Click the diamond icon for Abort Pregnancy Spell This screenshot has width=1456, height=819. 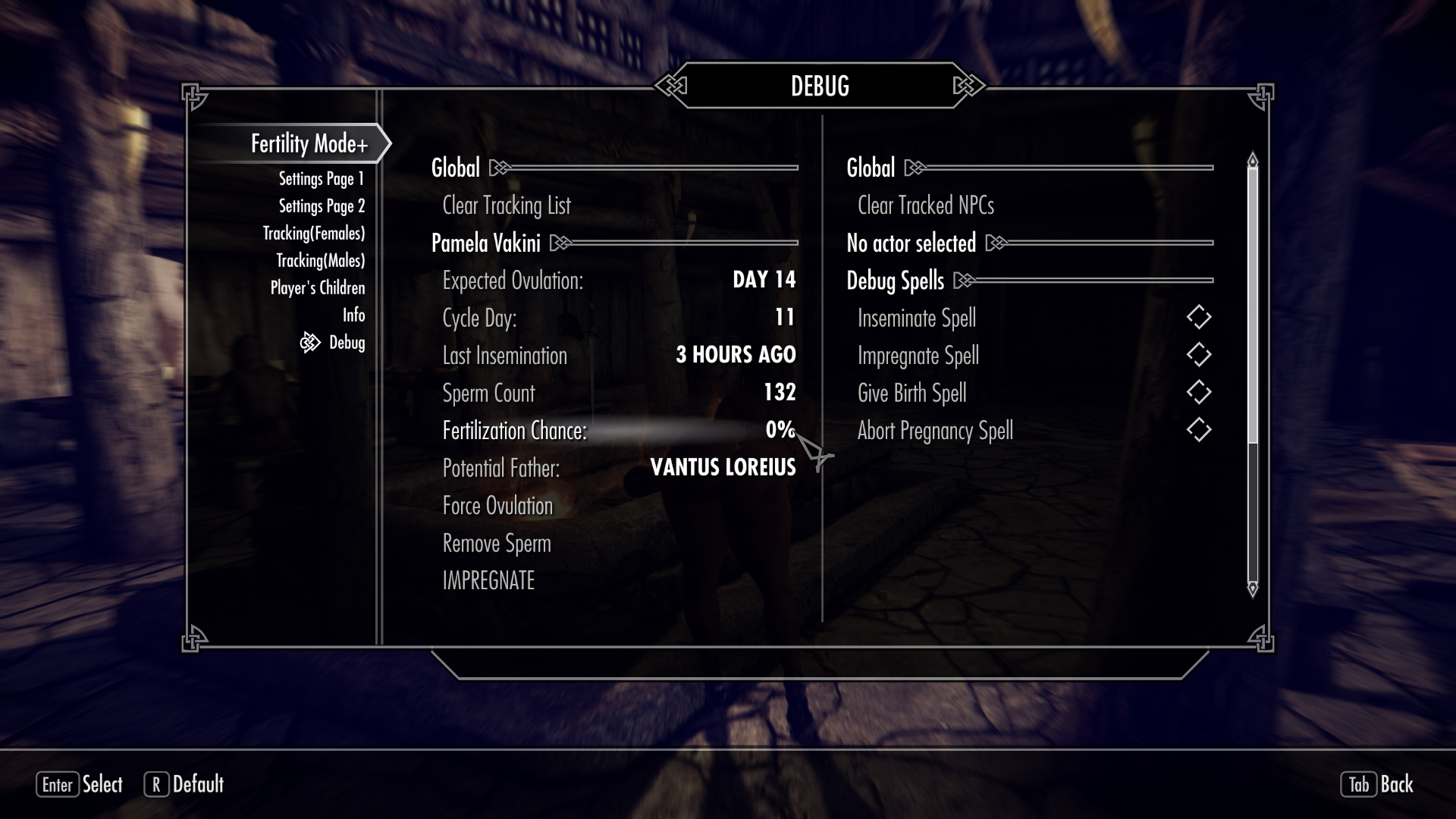[1199, 430]
